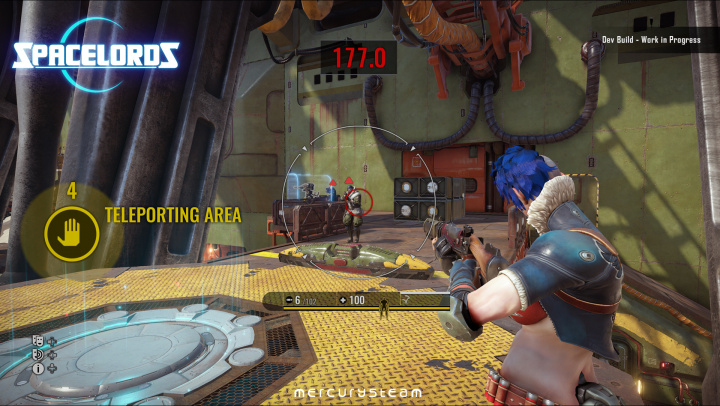Open the emotes theater-masks icon
This screenshot has height=406, width=720.
[38, 342]
